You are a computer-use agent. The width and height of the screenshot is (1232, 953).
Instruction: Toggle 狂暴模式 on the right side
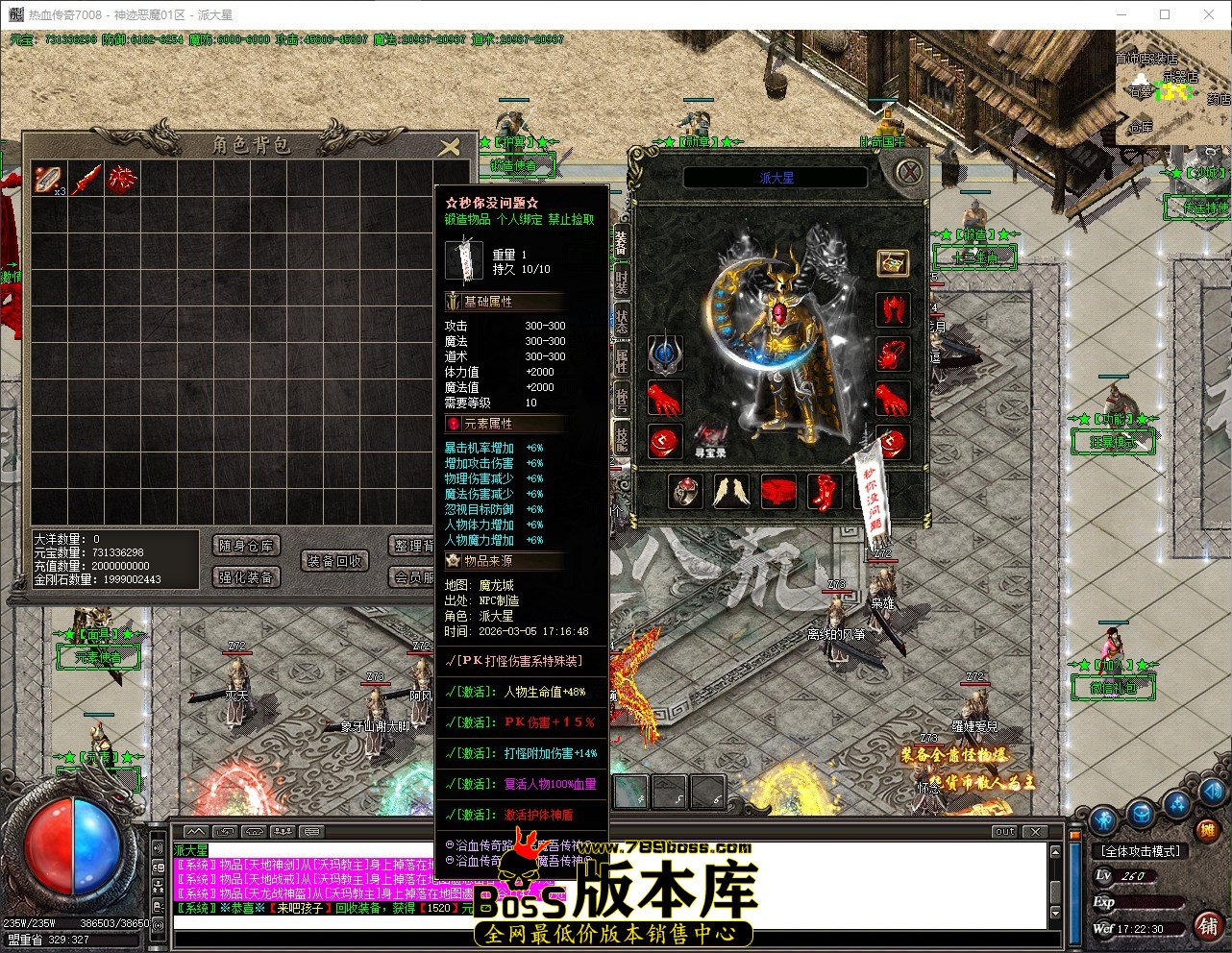tap(1114, 442)
